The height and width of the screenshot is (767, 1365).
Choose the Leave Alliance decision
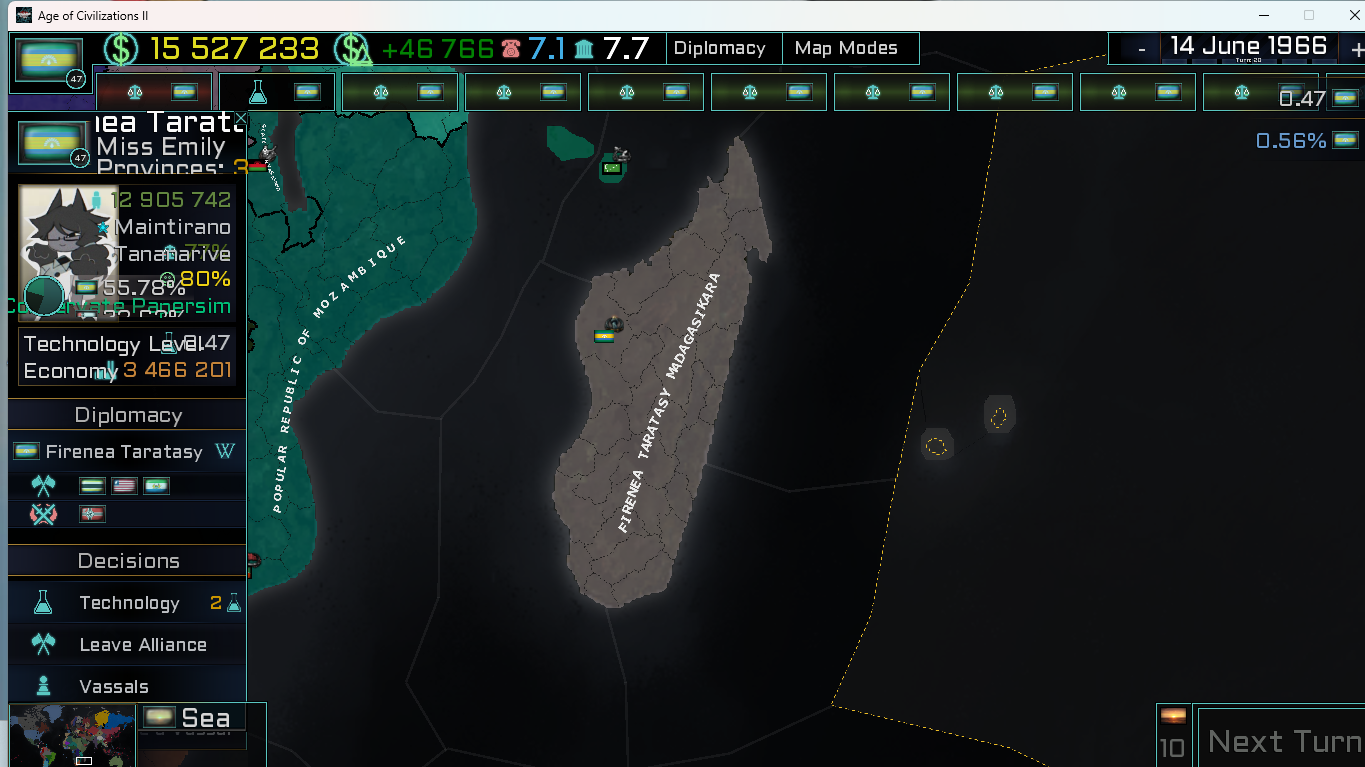tap(142, 645)
